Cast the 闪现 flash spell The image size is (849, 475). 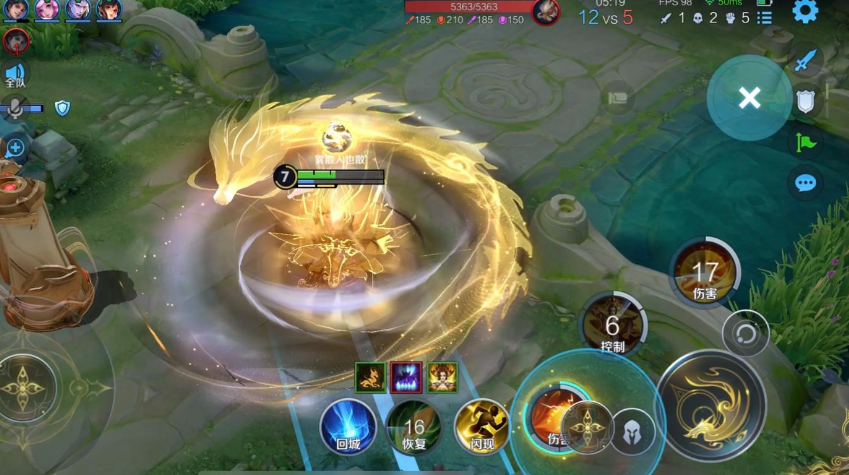[481, 426]
